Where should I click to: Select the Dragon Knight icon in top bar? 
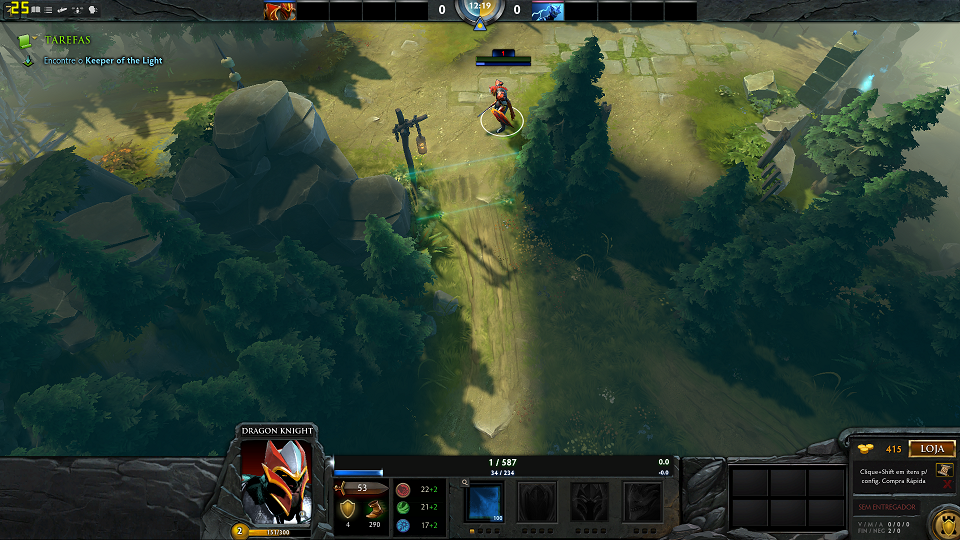pyautogui.click(x=280, y=11)
